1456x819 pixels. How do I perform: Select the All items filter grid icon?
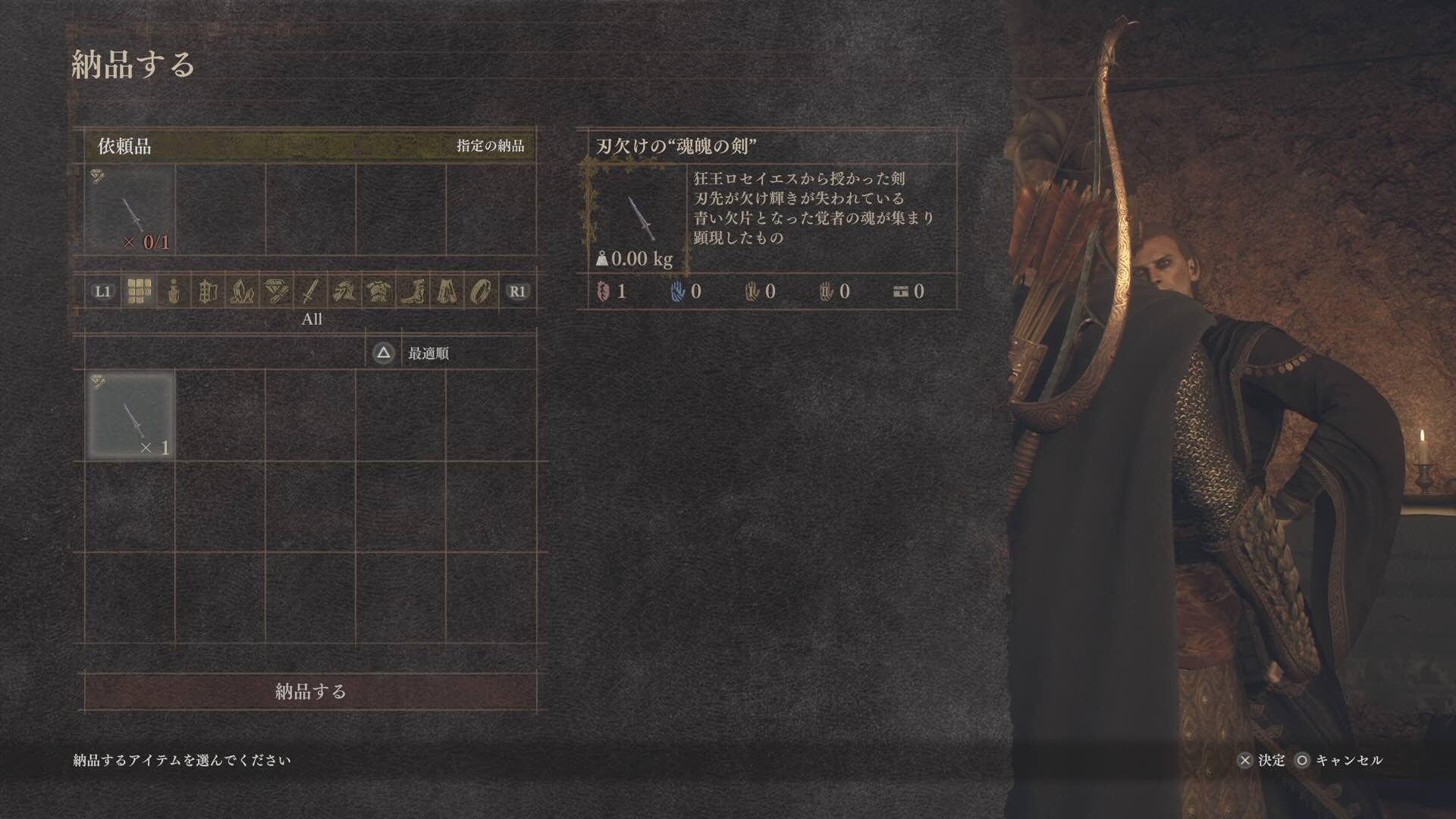click(139, 292)
